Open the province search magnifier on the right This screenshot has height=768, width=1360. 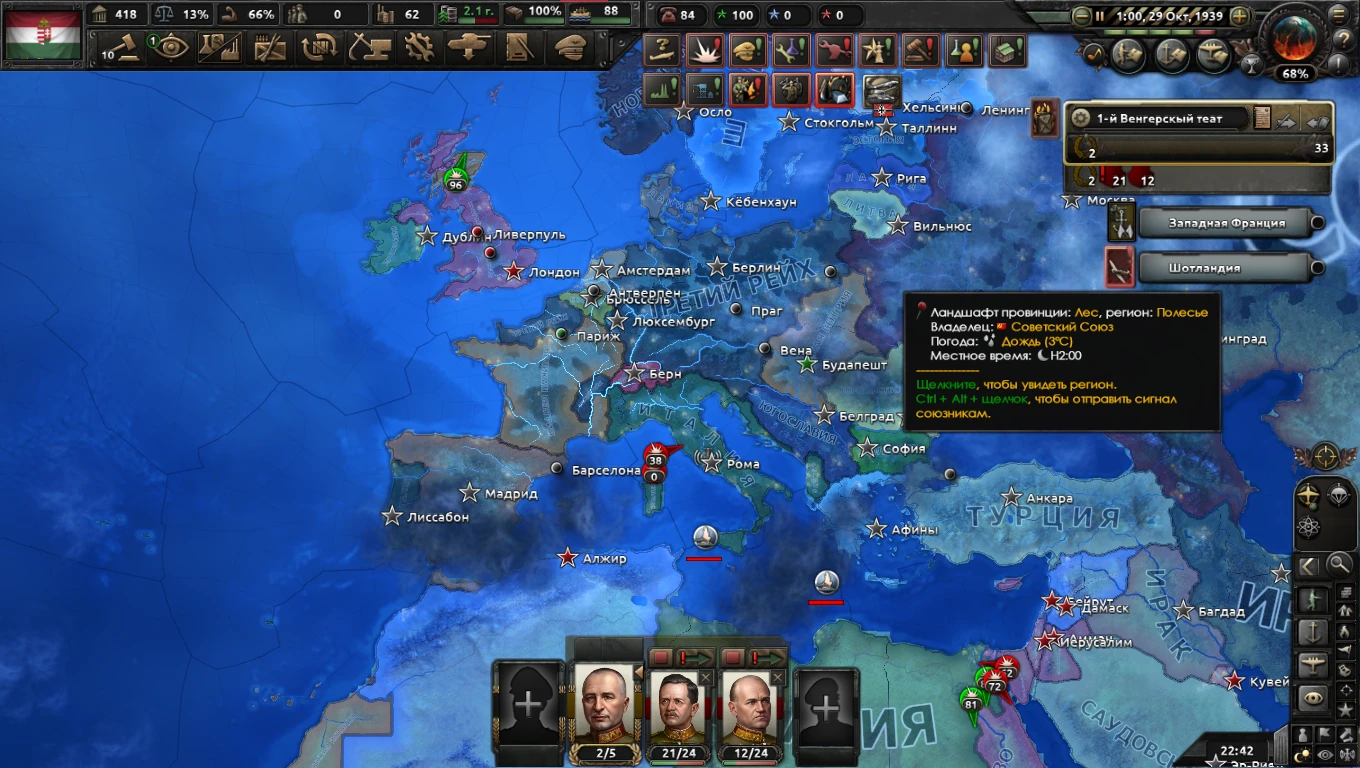[x=1337, y=563]
